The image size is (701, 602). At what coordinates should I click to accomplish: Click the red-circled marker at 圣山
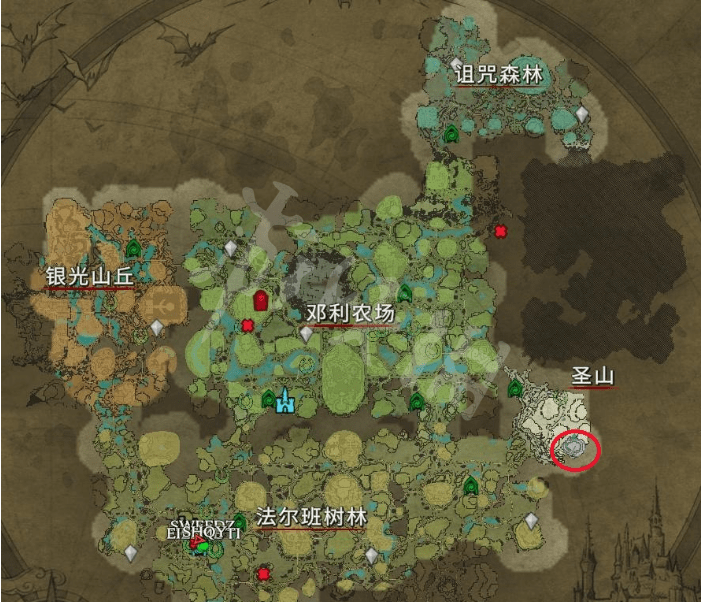coord(576,449)
